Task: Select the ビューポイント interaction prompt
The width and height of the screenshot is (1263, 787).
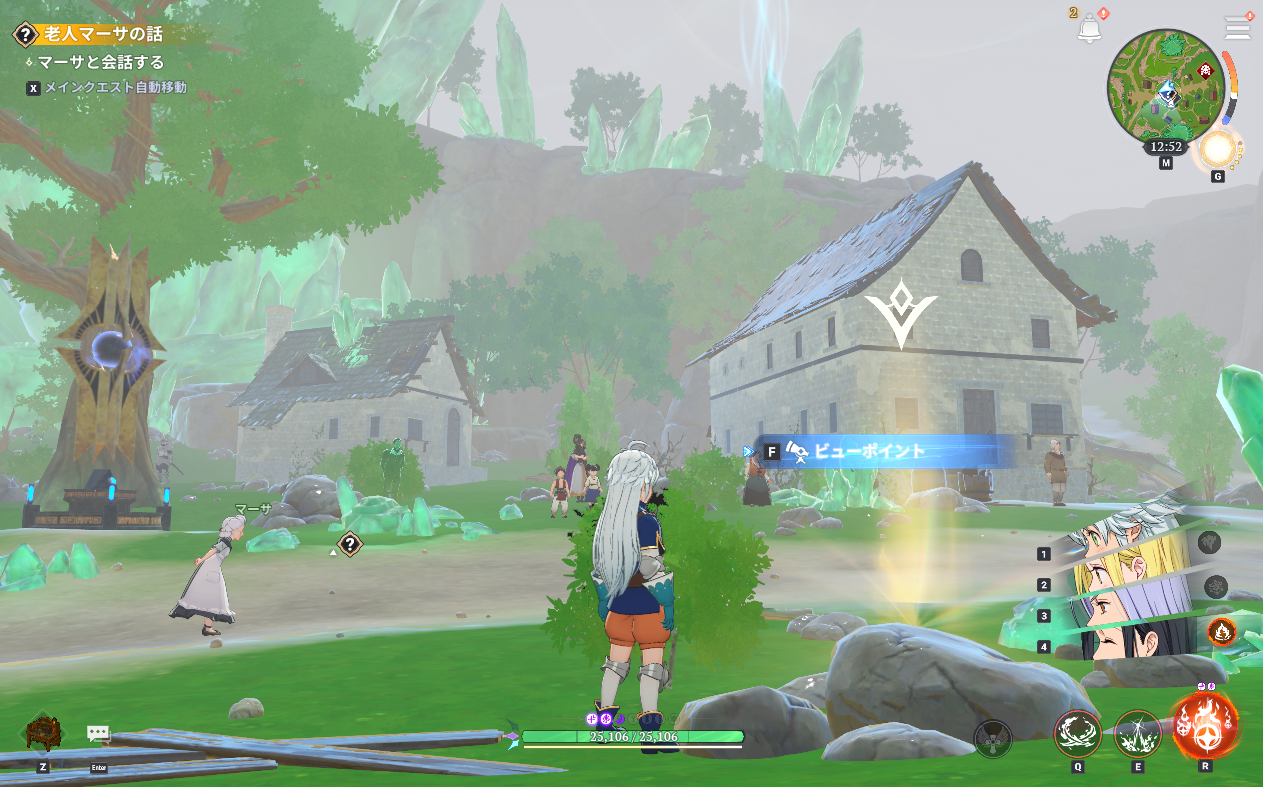Action: coord(868,451)
